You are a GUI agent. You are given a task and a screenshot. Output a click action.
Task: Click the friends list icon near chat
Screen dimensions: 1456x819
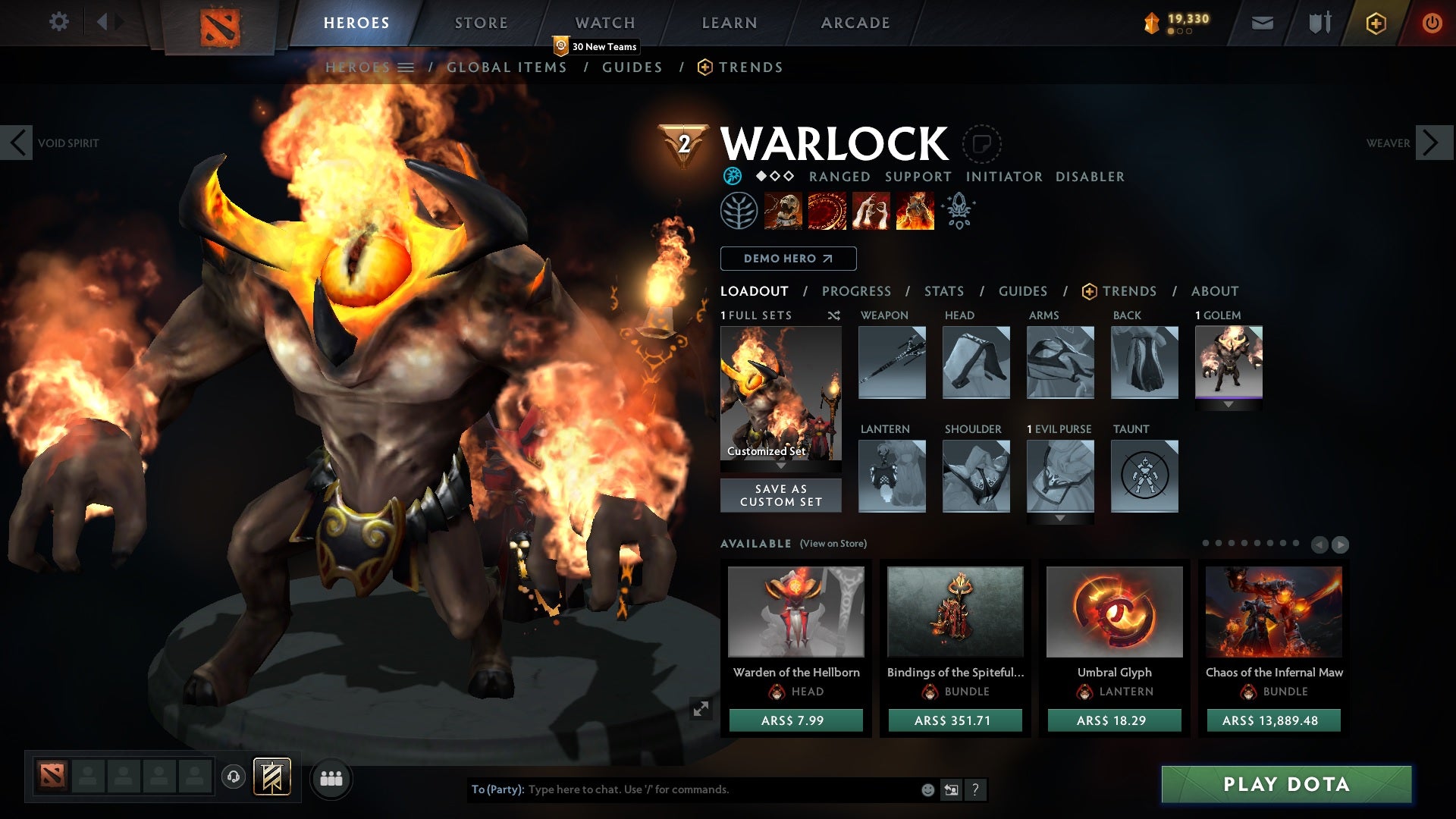coord(331,778)
